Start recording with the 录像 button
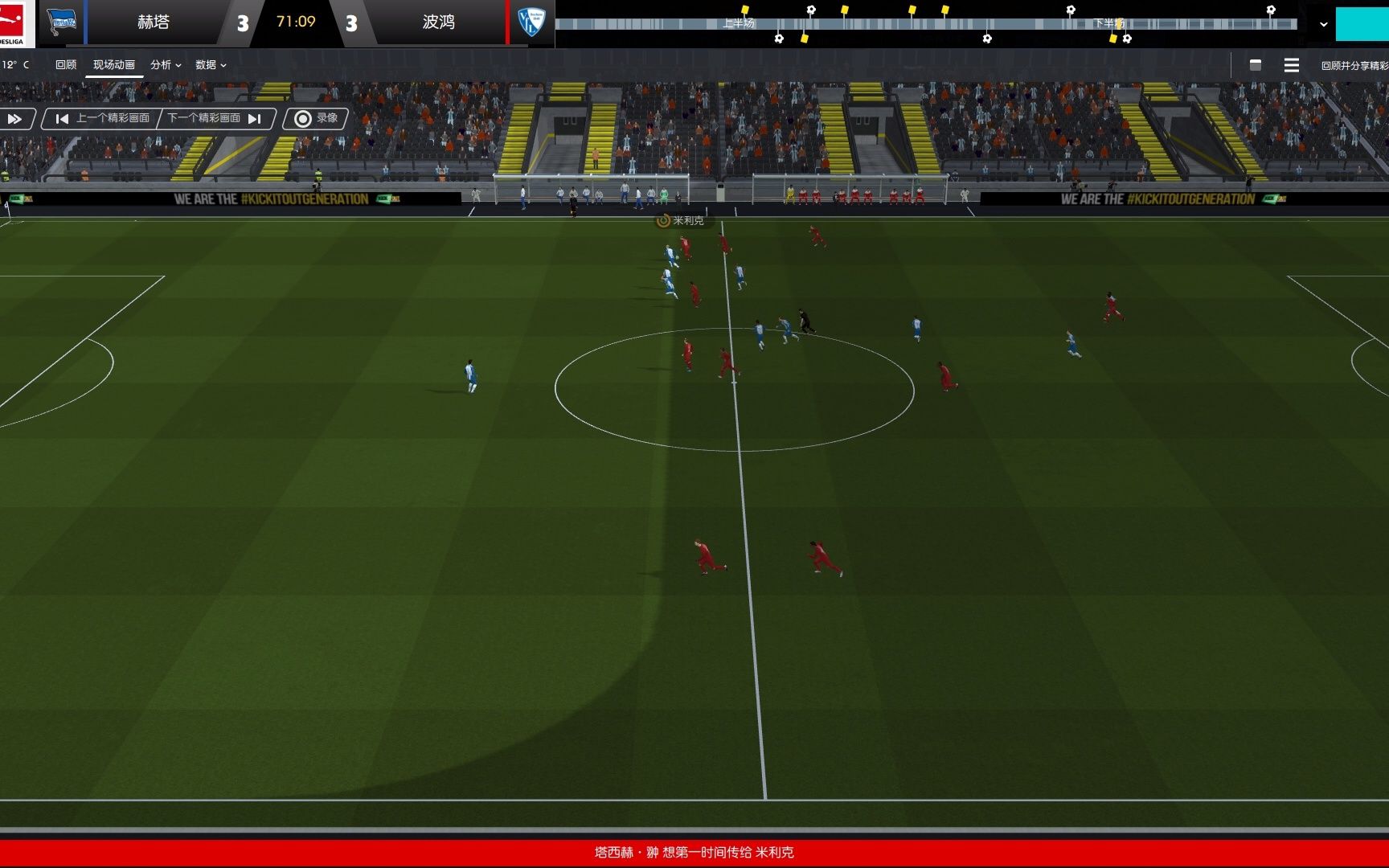This screenshot has height=868, width=1389. coord(316,119)
